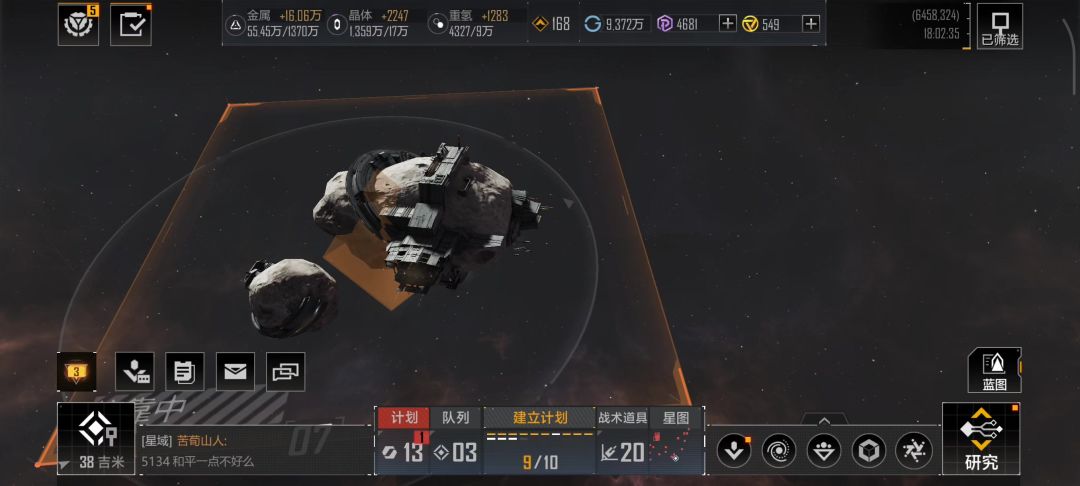Viewport: 1080px width, 486px height.
Task: Open the person contacts icon
Action: [134, 372]
